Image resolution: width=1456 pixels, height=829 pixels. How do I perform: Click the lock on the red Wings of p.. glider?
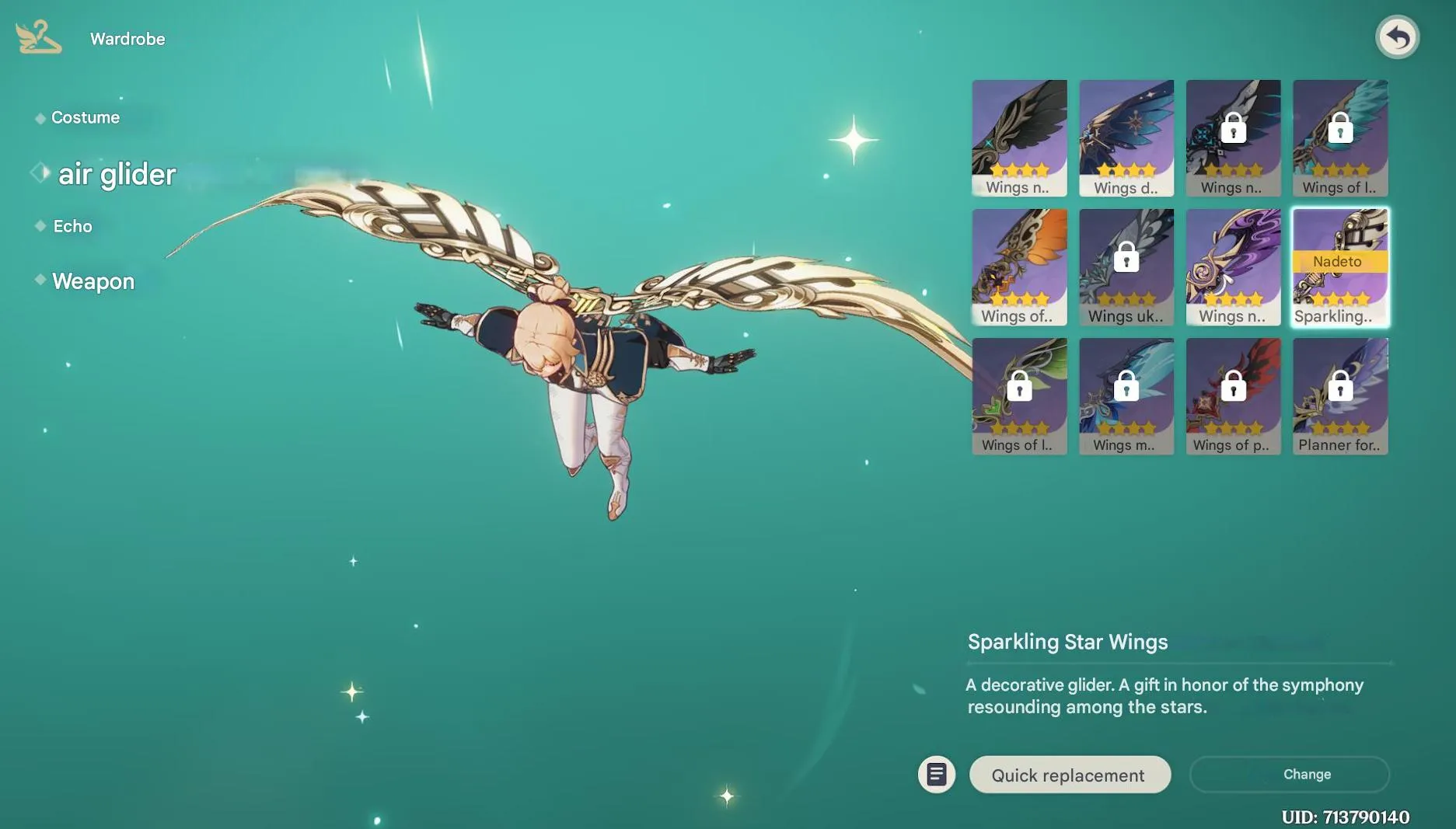point(1233,385)
